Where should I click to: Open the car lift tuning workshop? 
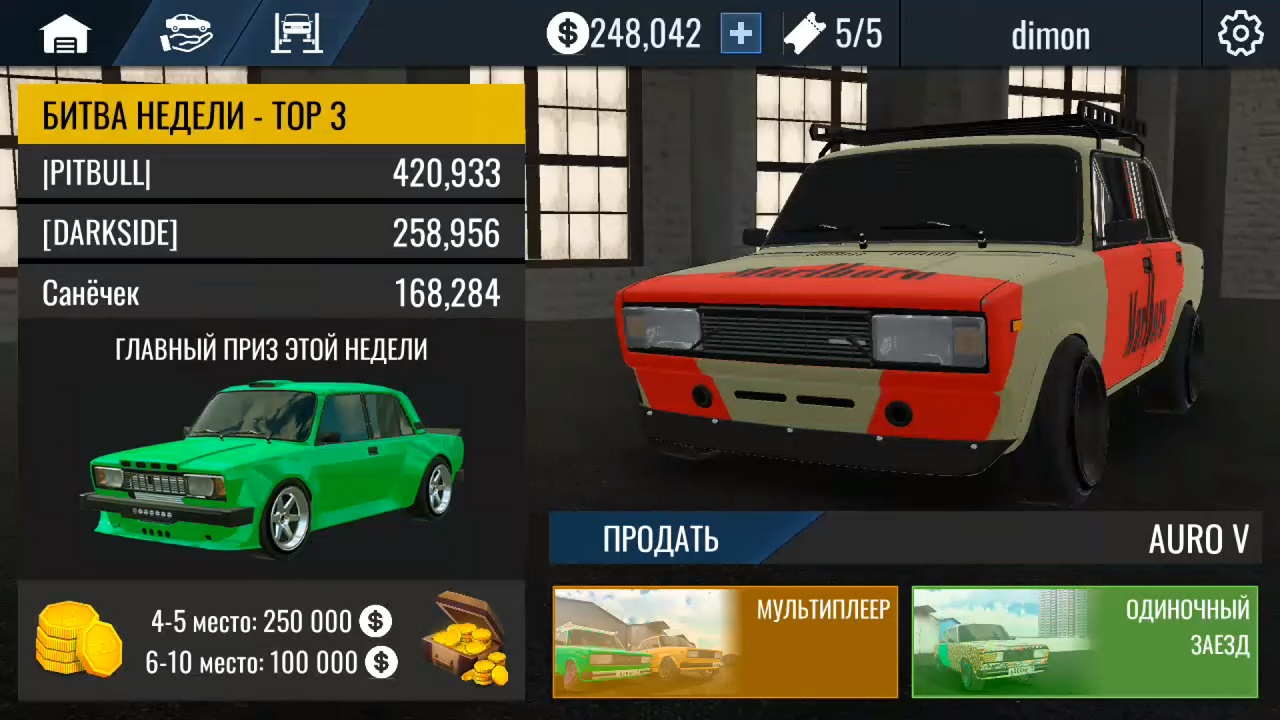[296, 34]
